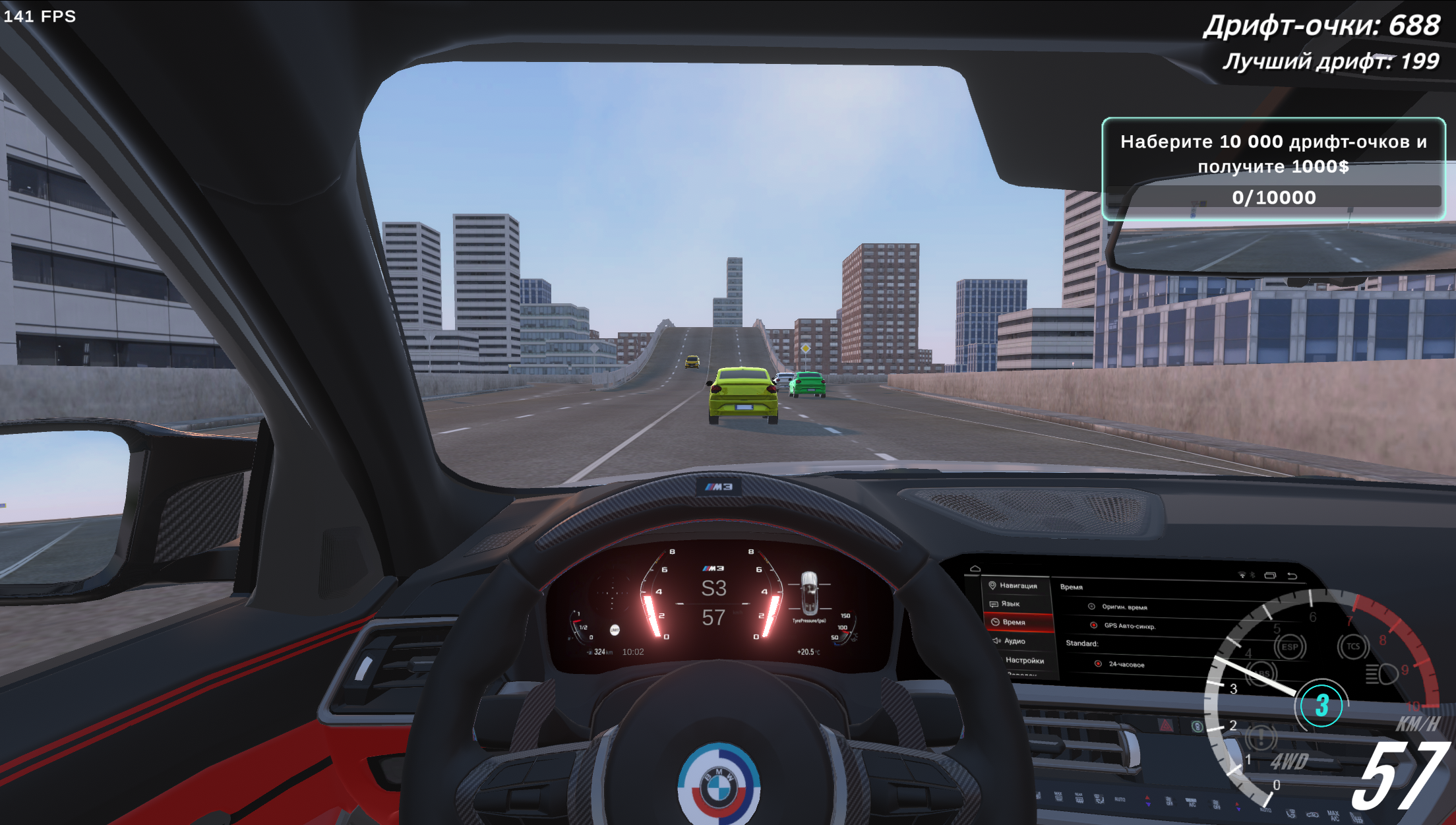Open Настройки in the infotainment sidebar
Viewport: 1456px width, 825px height.
point(1025,661)
